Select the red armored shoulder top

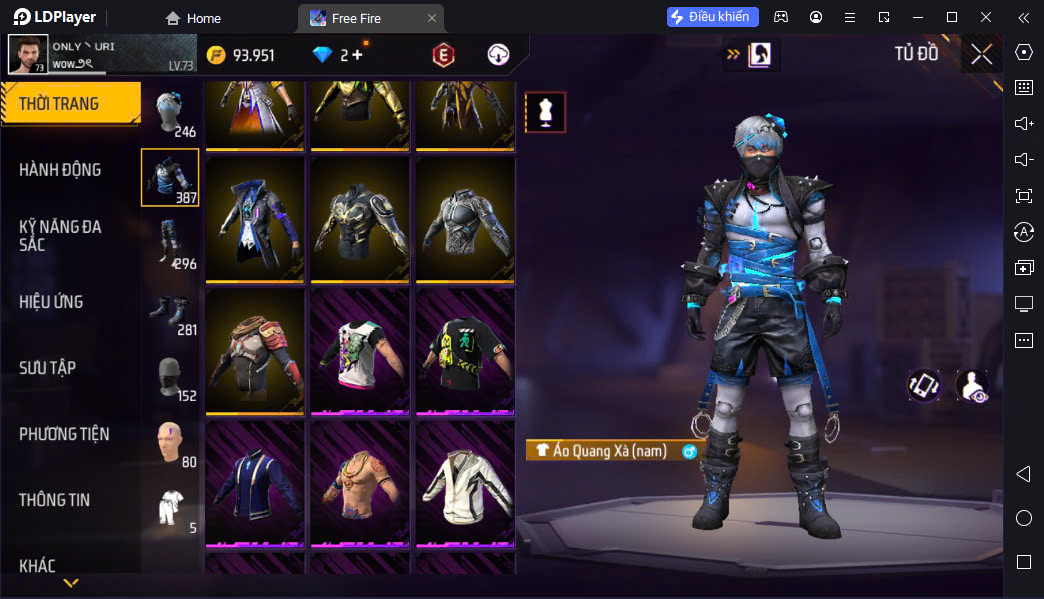tap(254, 351)
